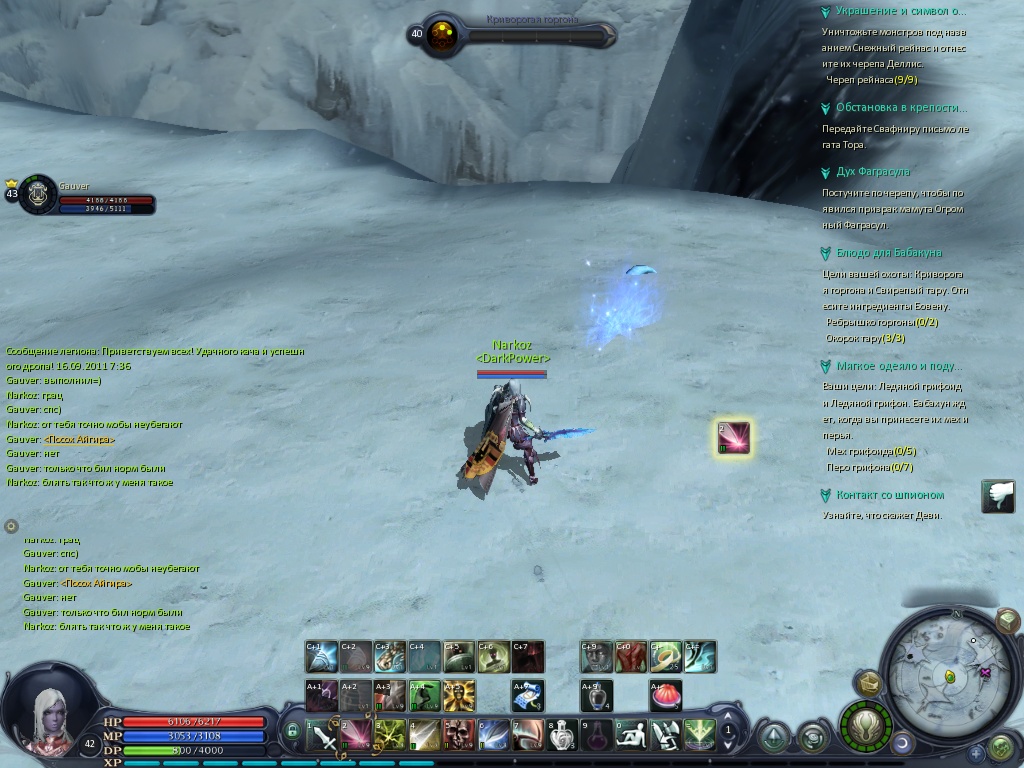Eat the red jelly food item
The height and width of the screenshot is (768, 1024).
[665, 693]
